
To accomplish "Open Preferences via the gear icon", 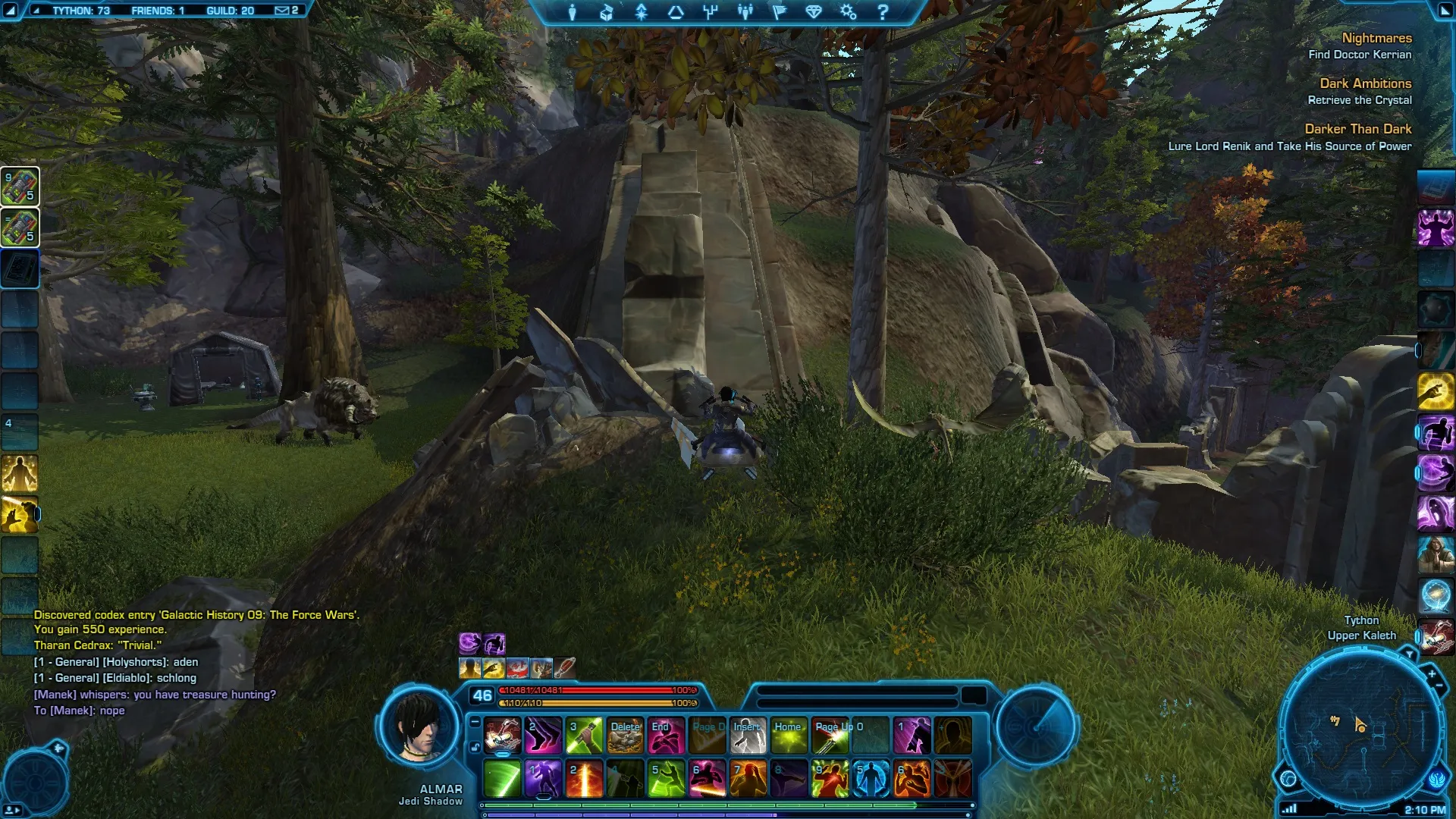I will point(848,12).
